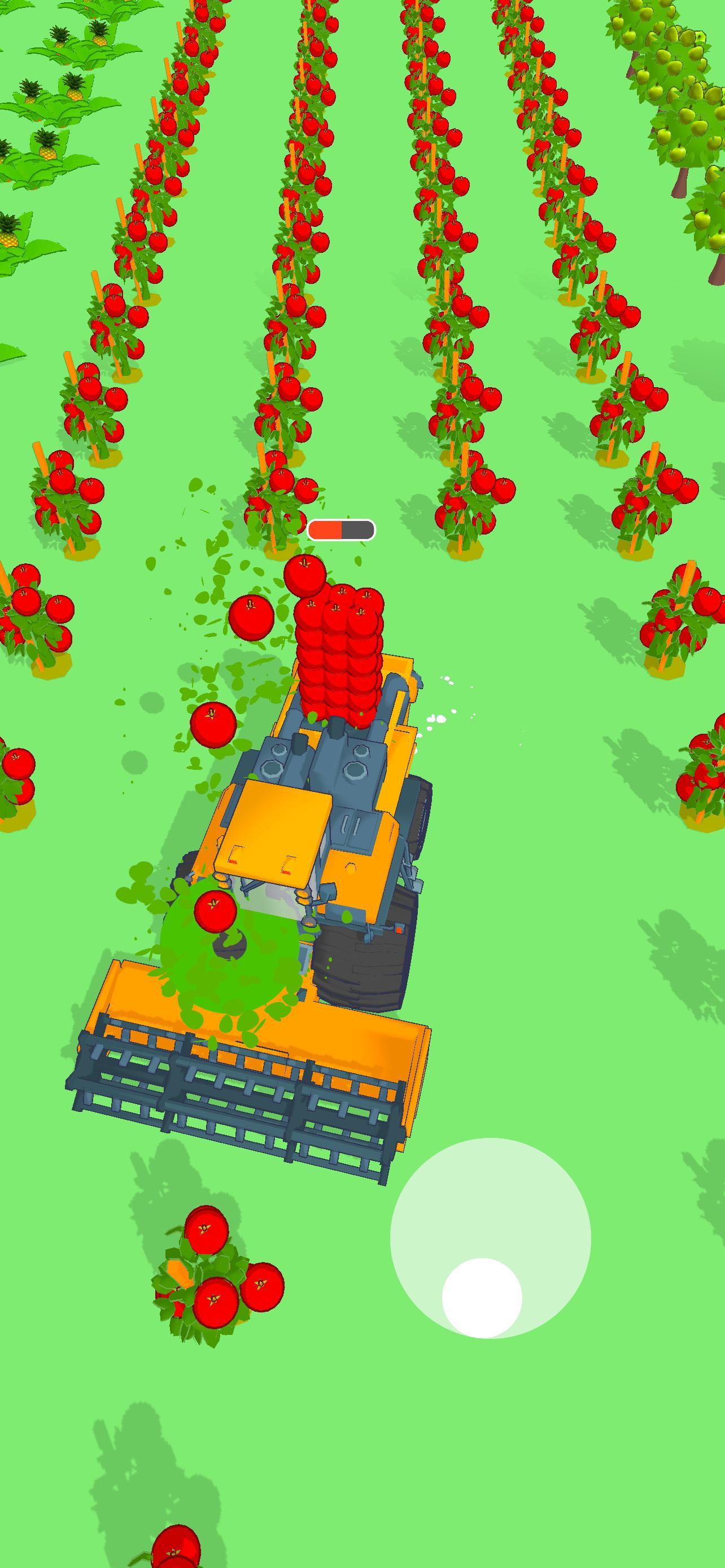725x1568 pixels.
Task: Click the stack of collected tomatoes on the harvester
Action: coord(338,658)
